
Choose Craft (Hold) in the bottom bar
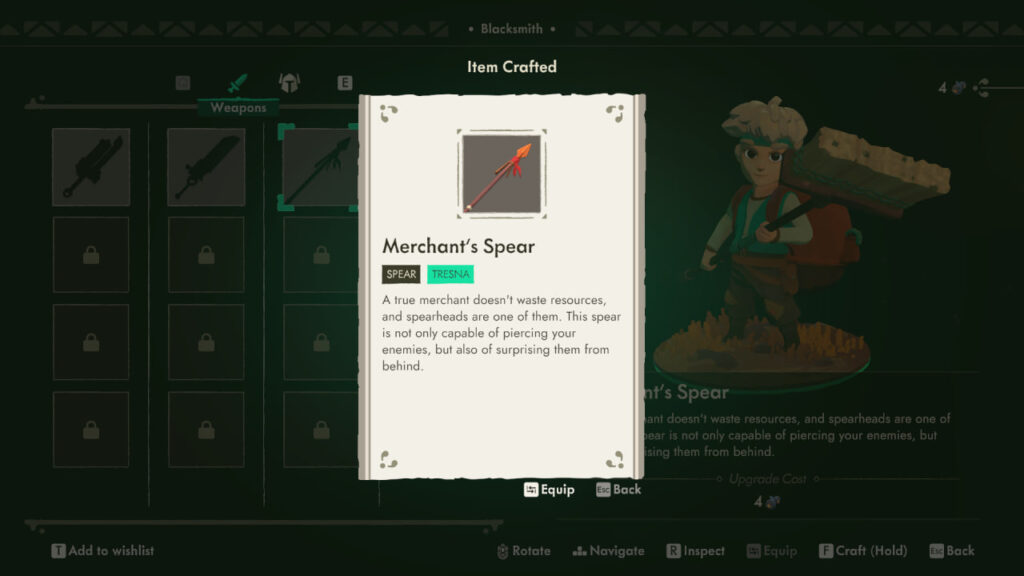tap(862, 551)
